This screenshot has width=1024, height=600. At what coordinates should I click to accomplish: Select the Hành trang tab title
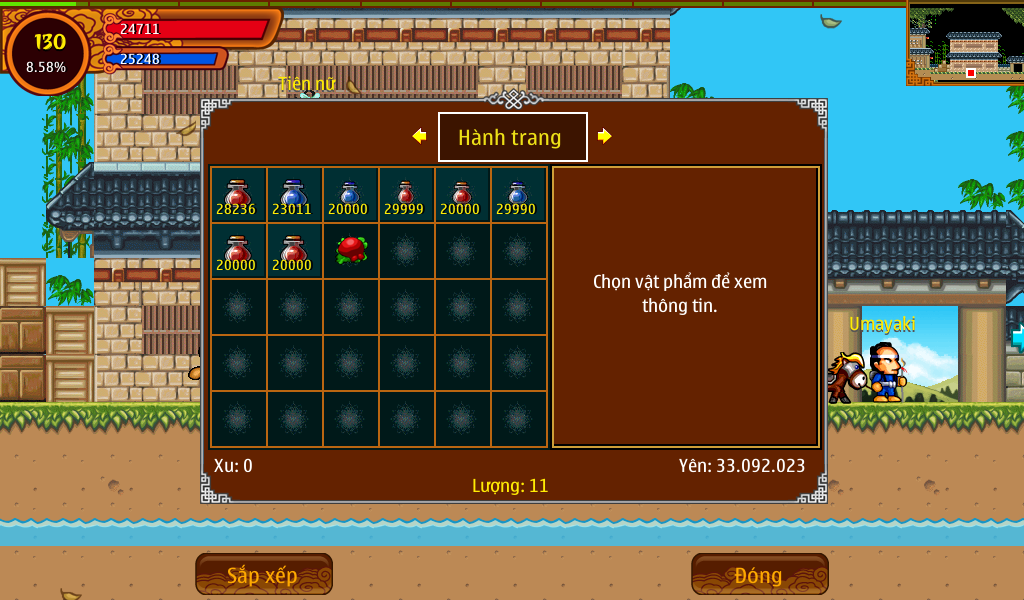point(512,137)
